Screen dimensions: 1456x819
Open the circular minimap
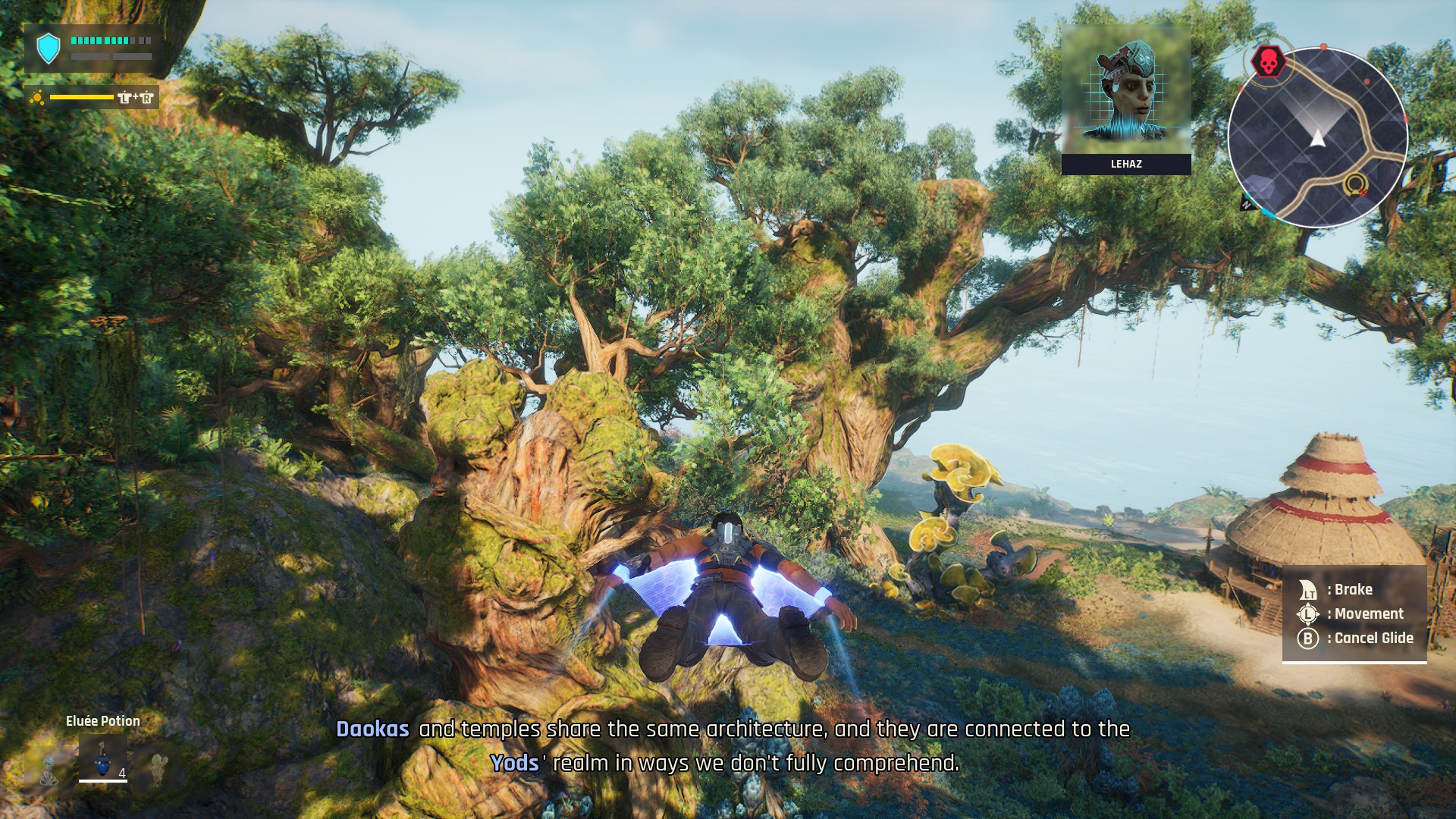click(x=1318, y=138)
